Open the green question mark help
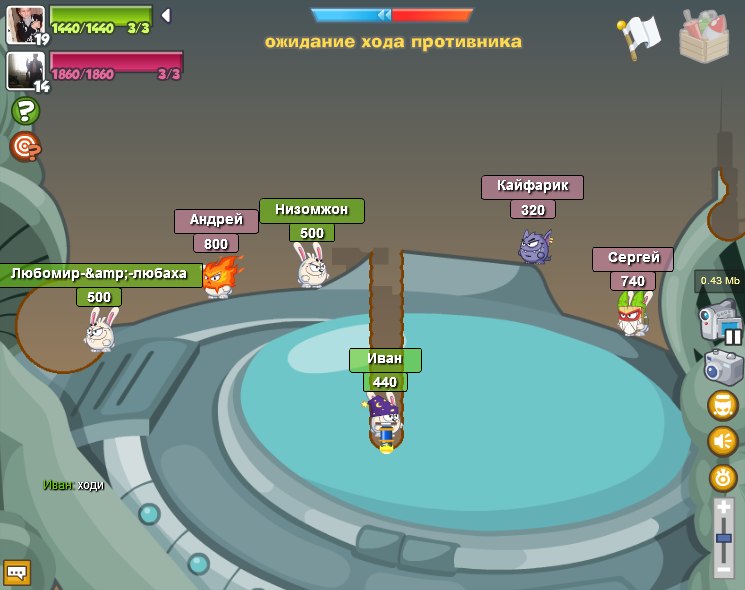The height and width of the screenshot is (590, 745). tap(26, 111)
